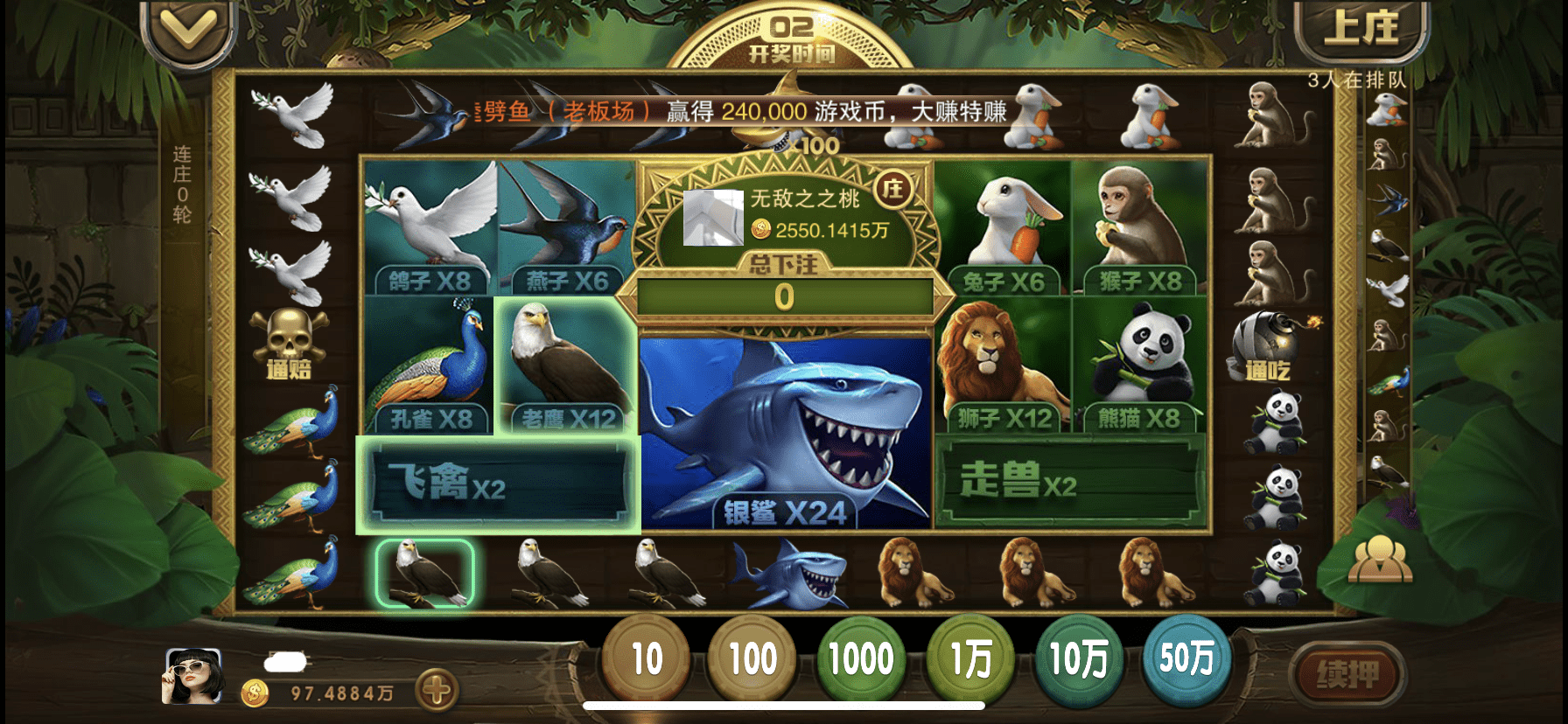Image resolution: width=1568 pixels, height=724 pixels.
Task: Select the 50万 chip
Action: click(1186, 659)
